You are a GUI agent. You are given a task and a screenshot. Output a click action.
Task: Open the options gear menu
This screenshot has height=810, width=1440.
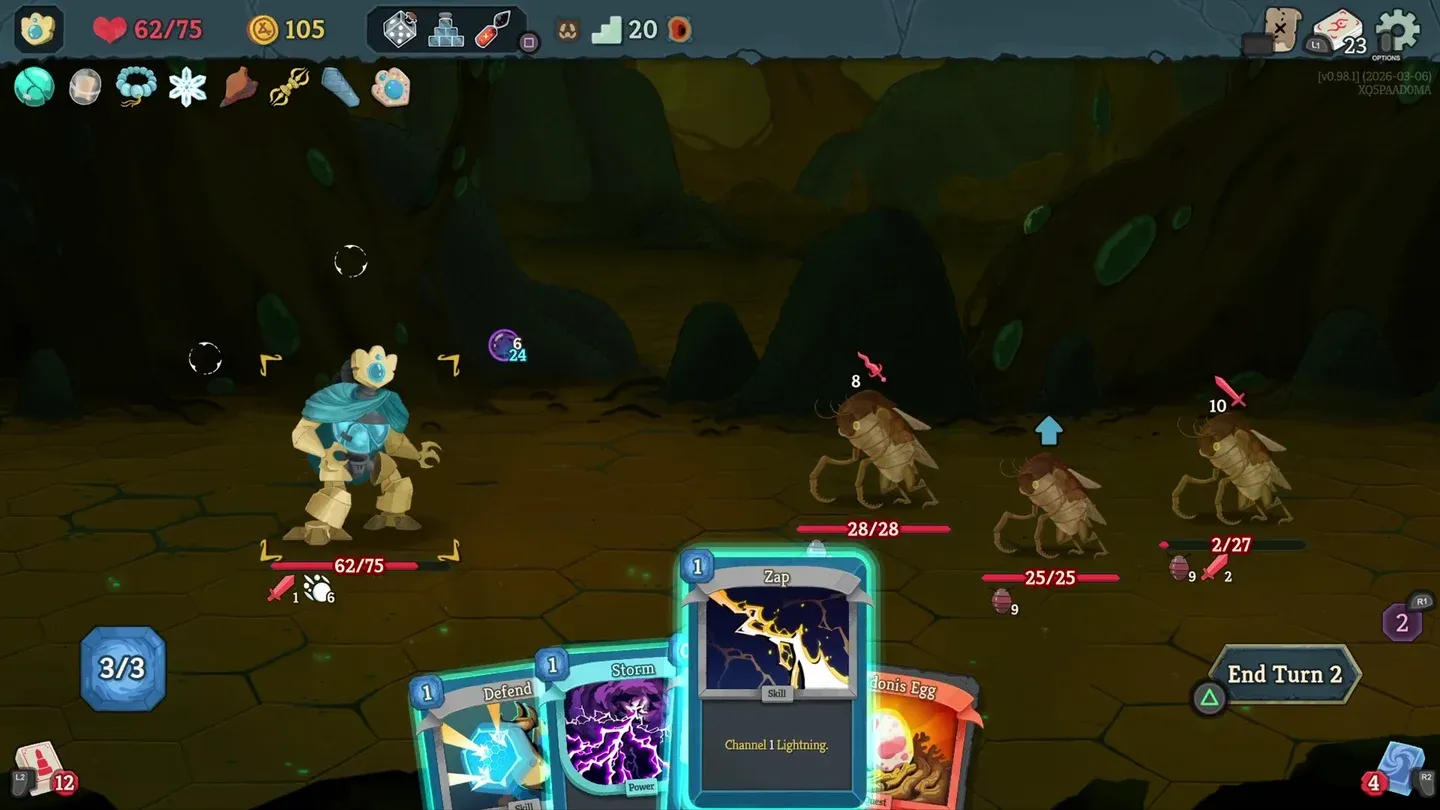(x=1397, y=30)
